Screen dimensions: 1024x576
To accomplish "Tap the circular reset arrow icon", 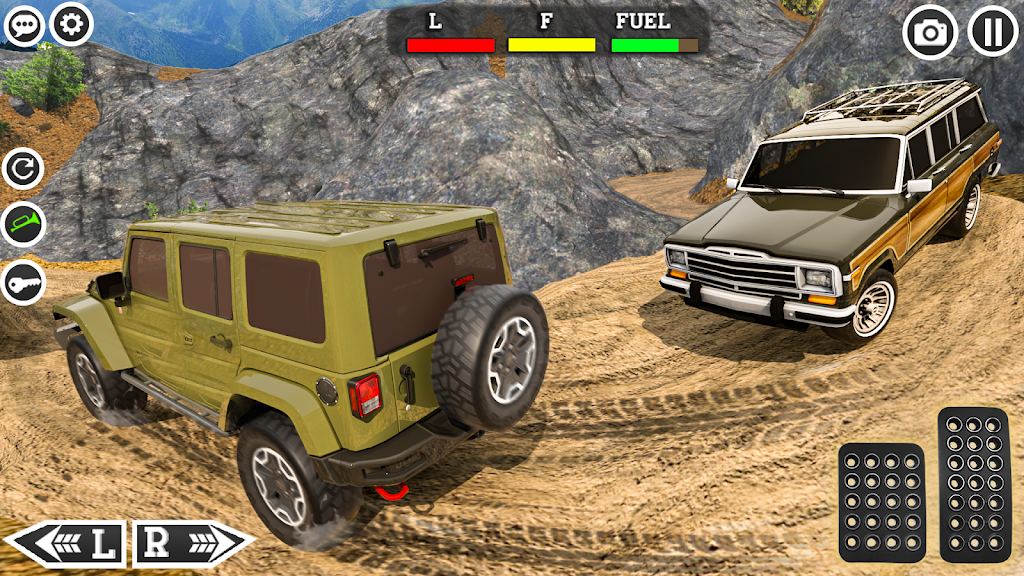I will 23,169.
